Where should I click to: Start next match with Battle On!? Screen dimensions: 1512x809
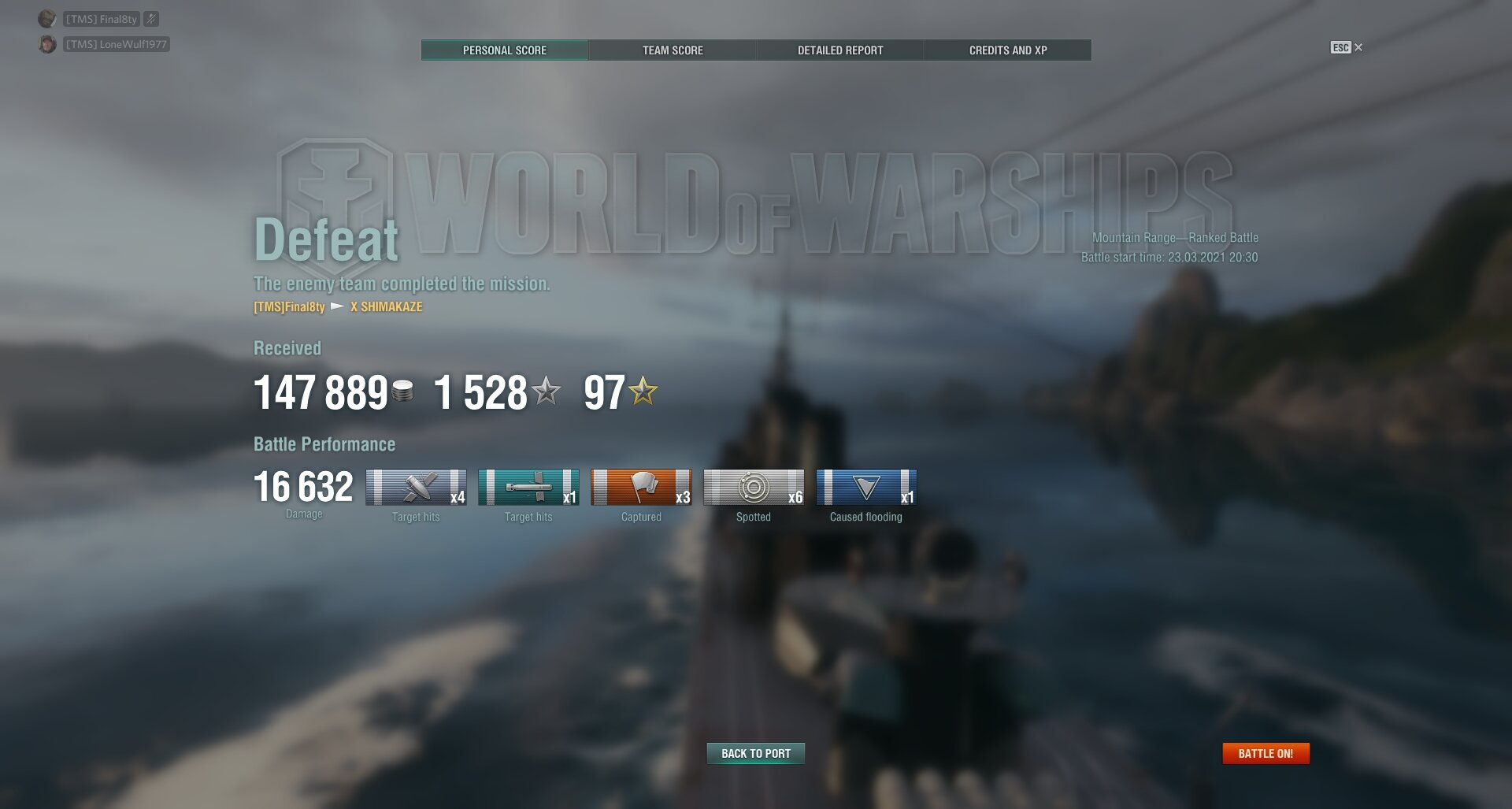tap(1266, 754)
